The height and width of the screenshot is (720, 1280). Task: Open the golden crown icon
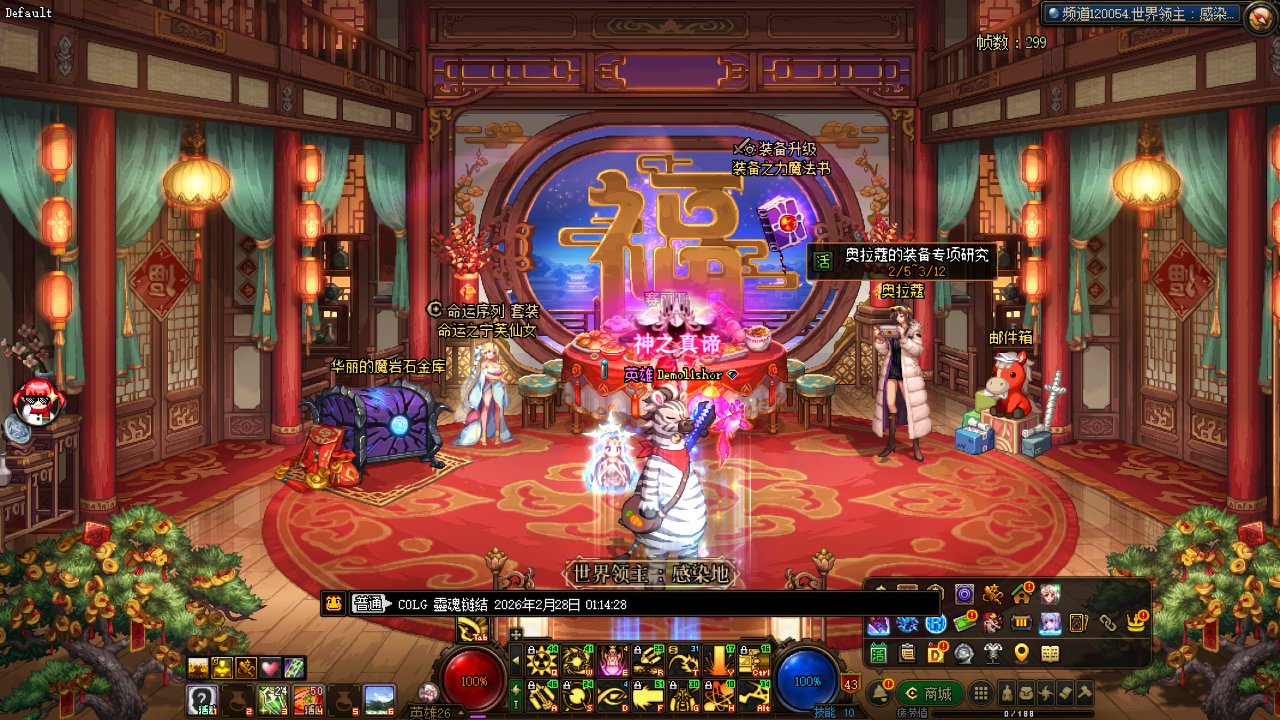(1136, 623)
